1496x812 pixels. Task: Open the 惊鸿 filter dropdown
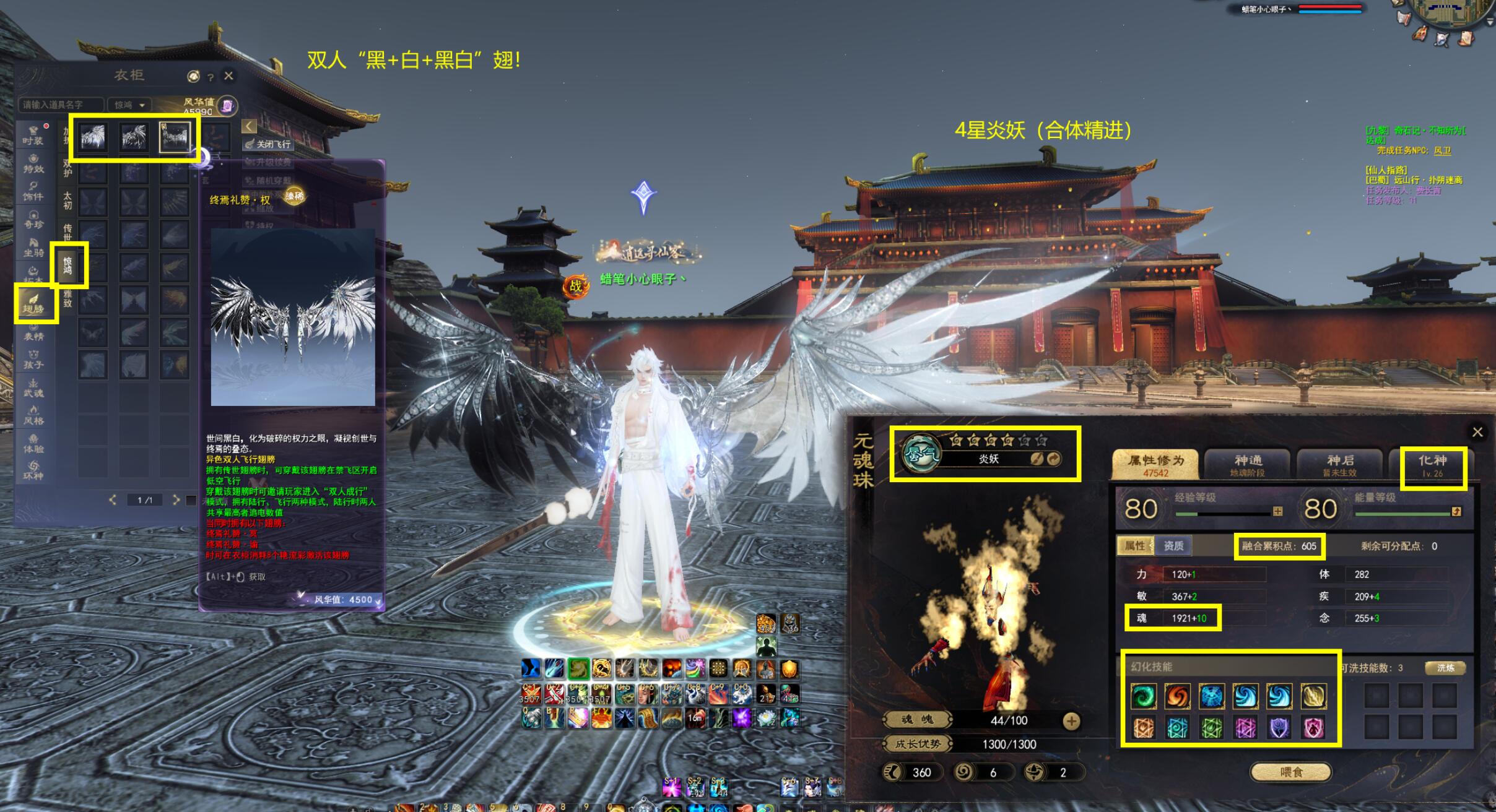coord(129,105)
